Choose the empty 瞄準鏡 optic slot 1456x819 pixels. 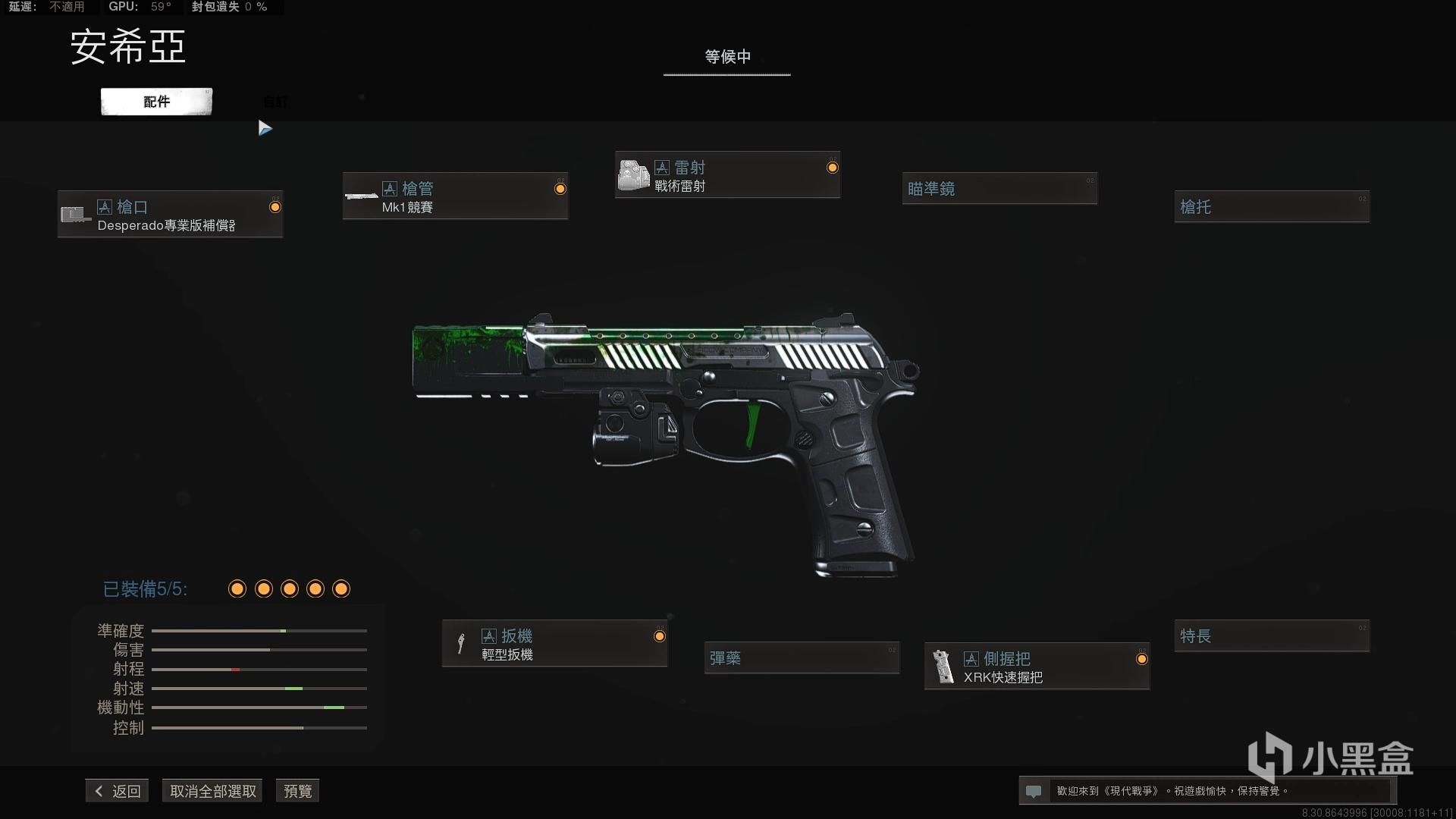[999, 189]
